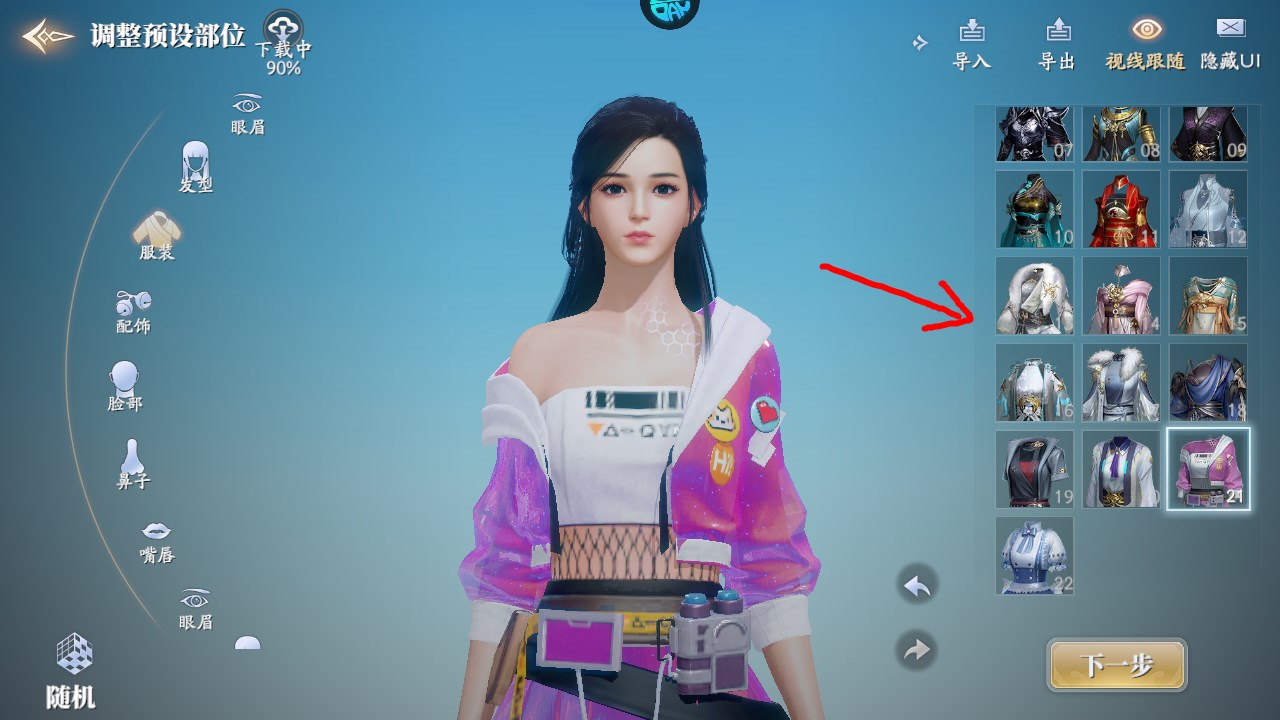This screenshot has height=720, width=1280.
Task: Toggle 视线跟随 gaze follow
Action: (1145, 44)
